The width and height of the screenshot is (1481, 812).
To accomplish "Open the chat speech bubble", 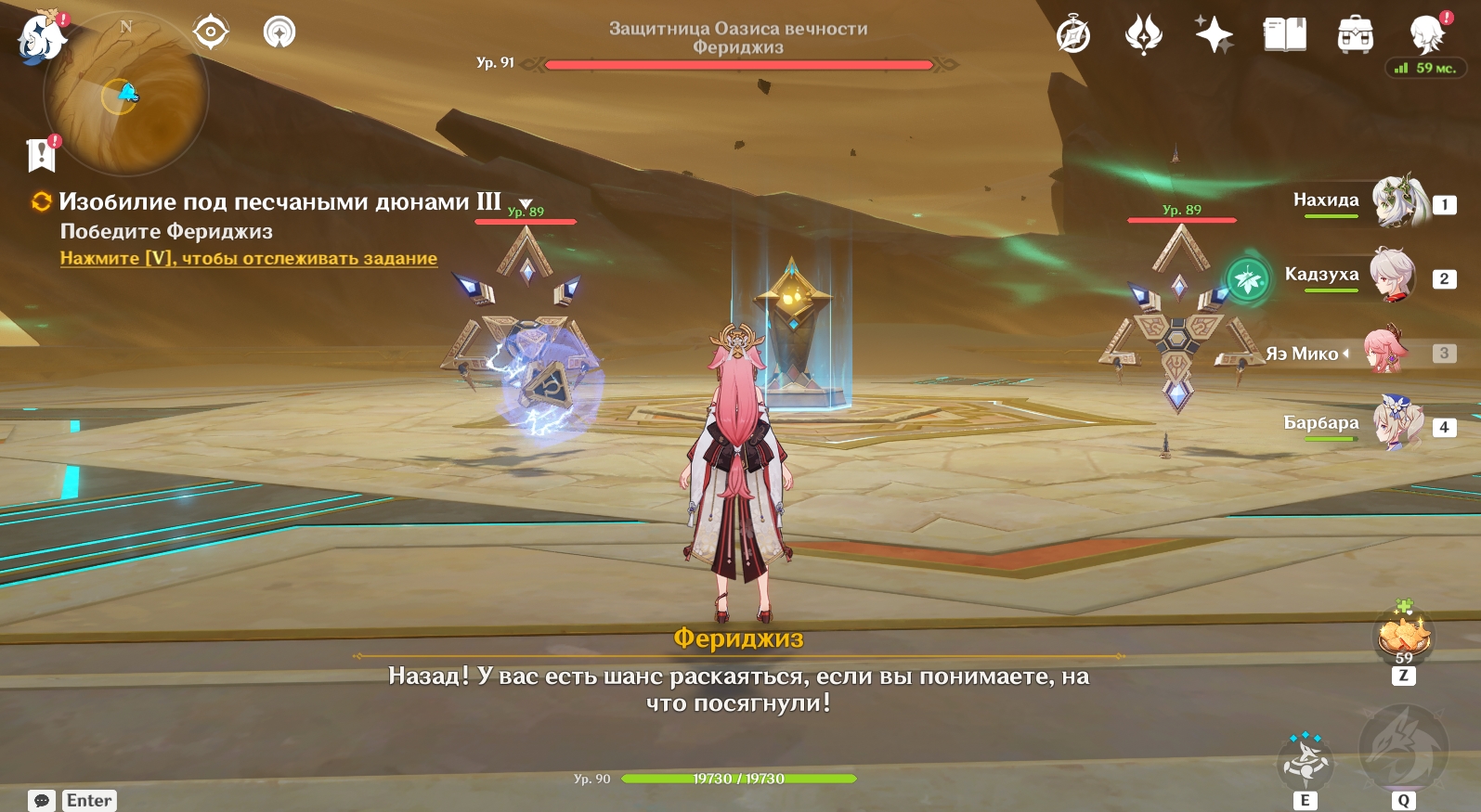I will coord(42,800).
